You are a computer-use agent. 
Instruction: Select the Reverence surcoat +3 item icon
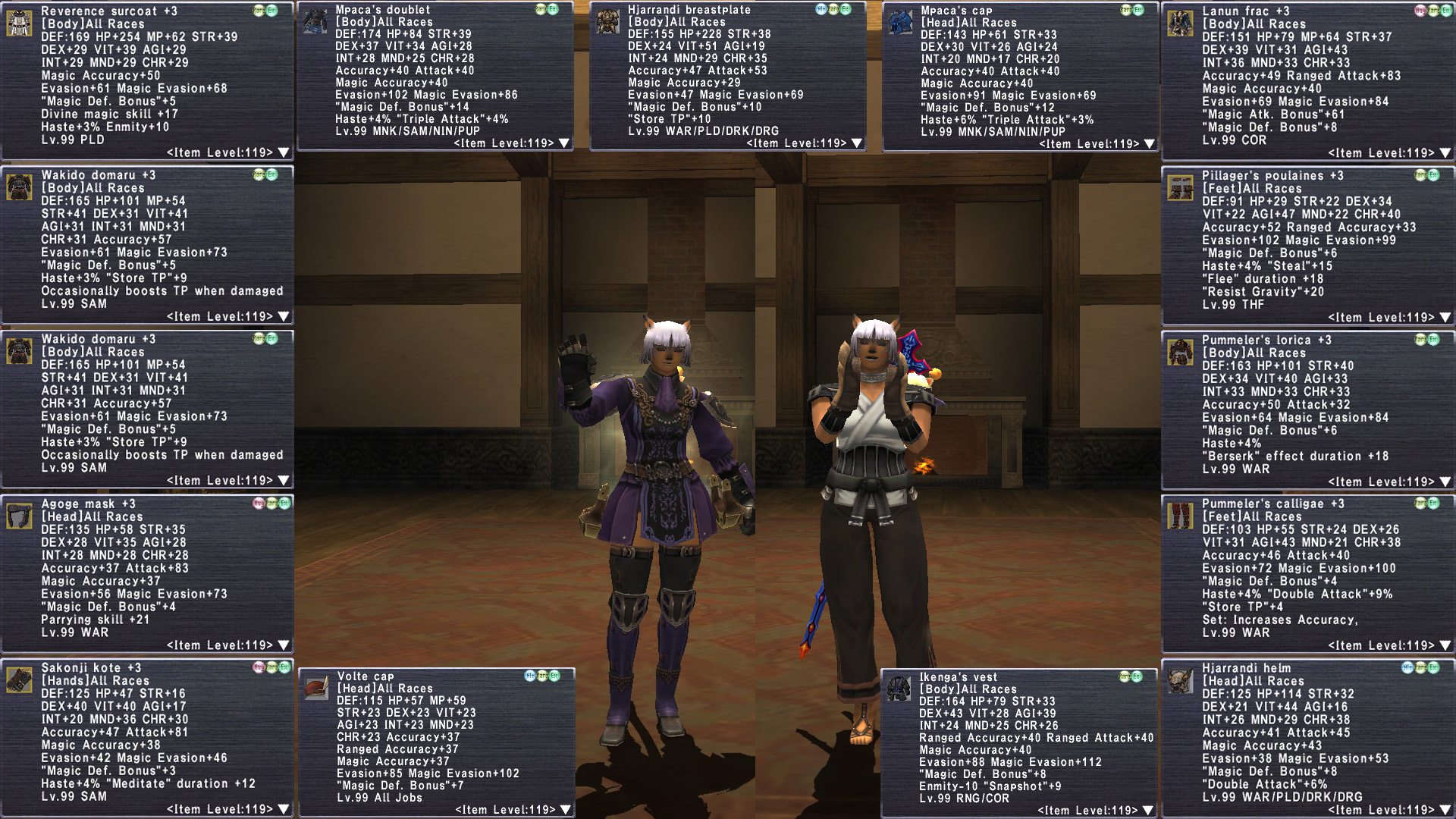19,23
